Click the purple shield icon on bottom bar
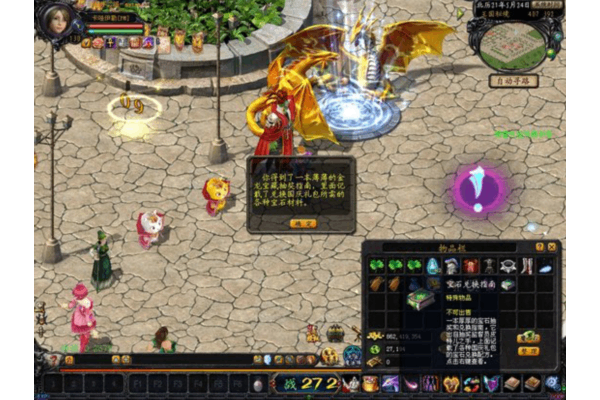The width and height of the screenshot is (600, 400). pos(491,383)
